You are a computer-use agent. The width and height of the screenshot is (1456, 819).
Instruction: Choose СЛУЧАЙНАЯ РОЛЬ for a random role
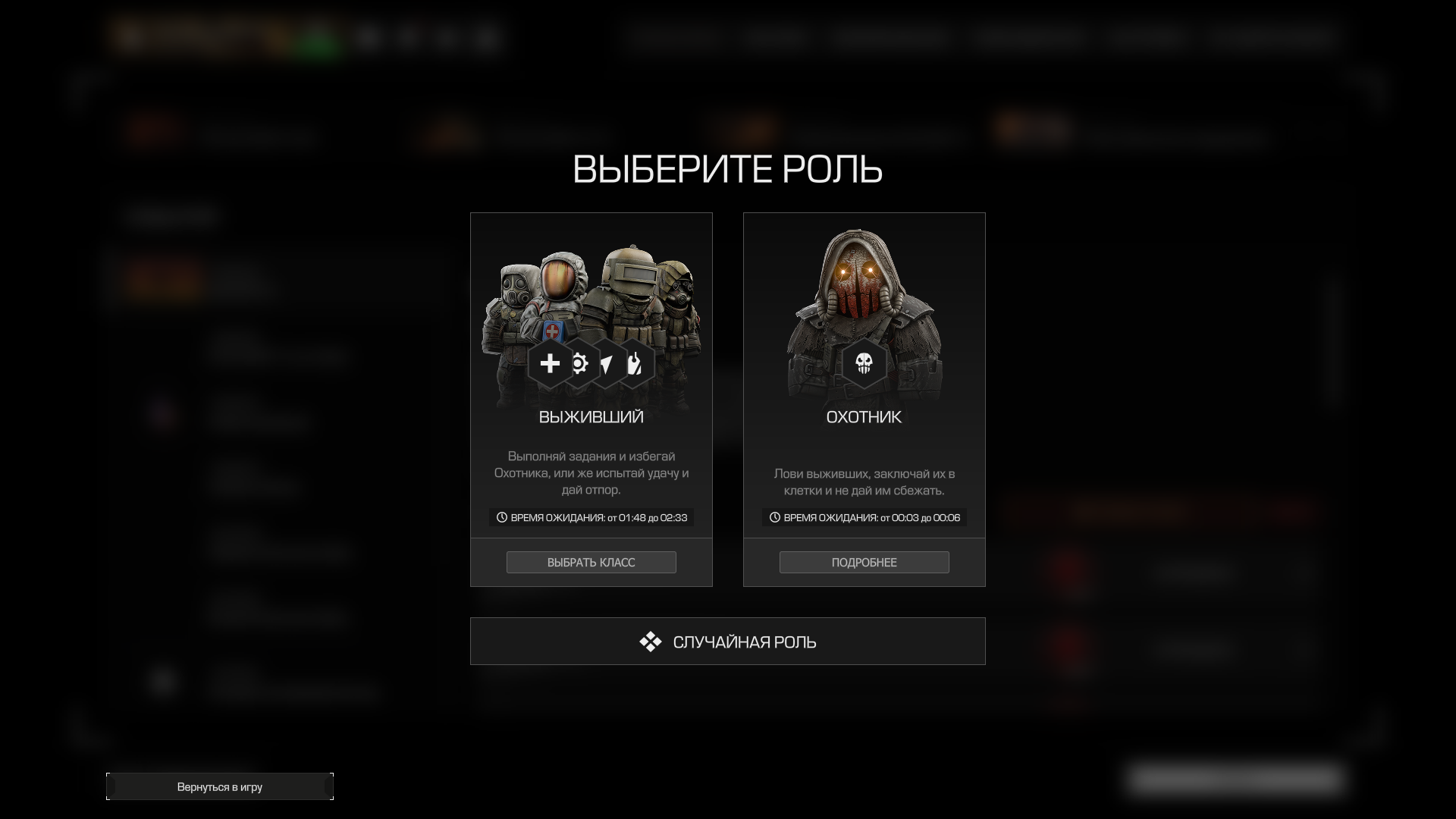click(728, 641)
